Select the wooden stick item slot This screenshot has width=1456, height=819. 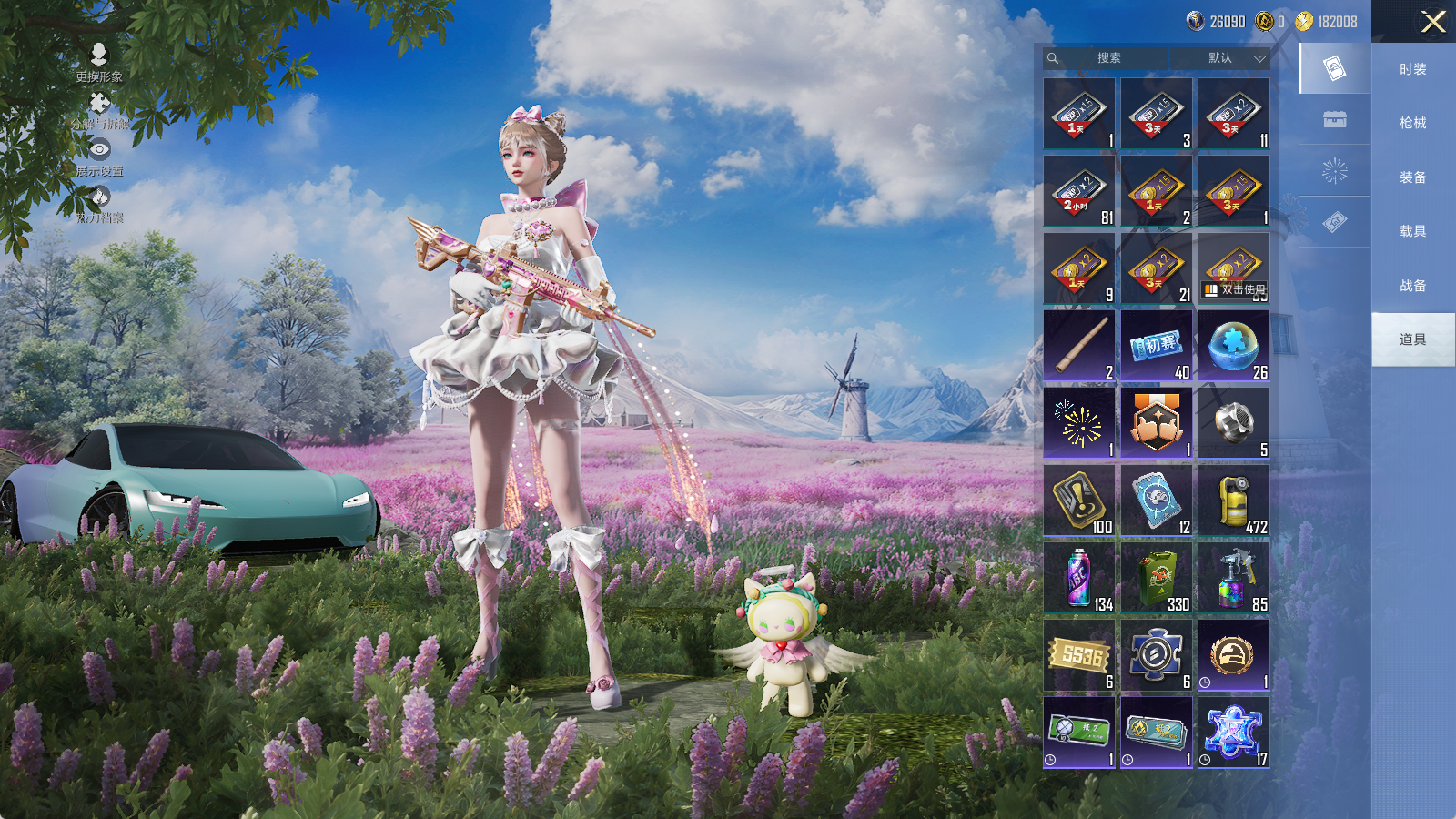[1079, 346]
